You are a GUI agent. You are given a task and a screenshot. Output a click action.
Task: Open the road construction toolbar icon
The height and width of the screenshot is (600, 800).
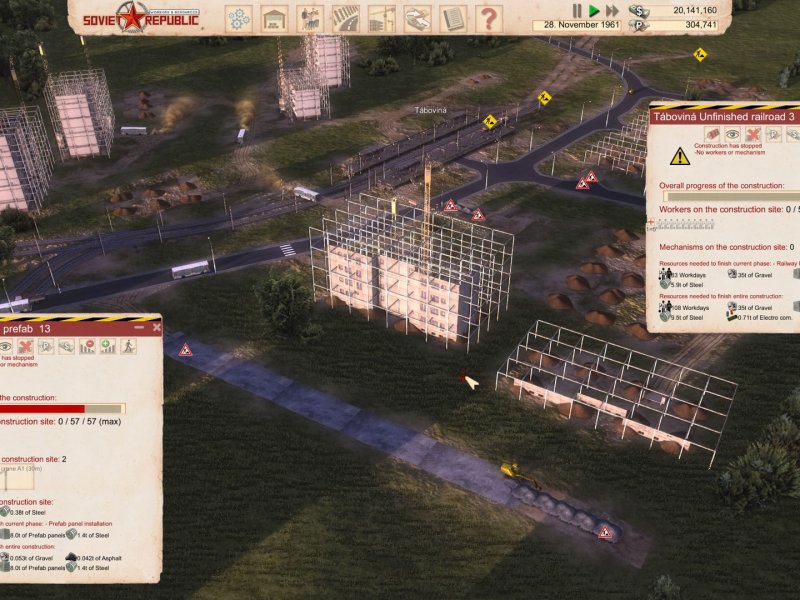345,18
